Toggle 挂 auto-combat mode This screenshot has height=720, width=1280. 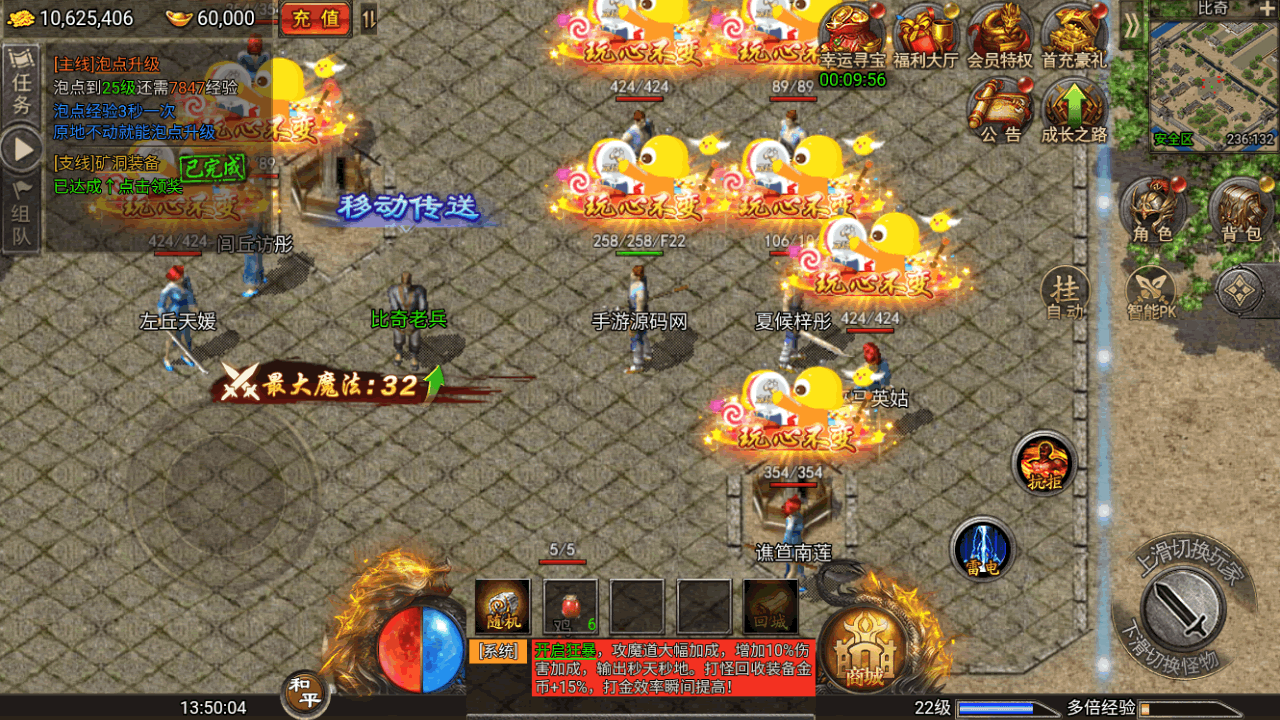point(1066,294)
